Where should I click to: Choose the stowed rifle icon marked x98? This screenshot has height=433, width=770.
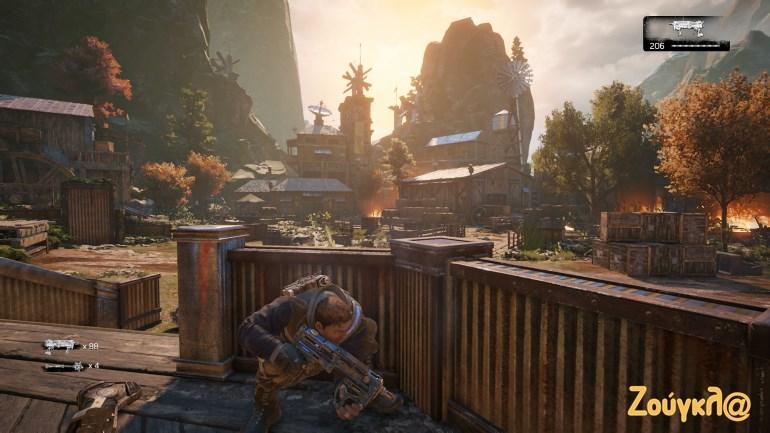(58, 346)
